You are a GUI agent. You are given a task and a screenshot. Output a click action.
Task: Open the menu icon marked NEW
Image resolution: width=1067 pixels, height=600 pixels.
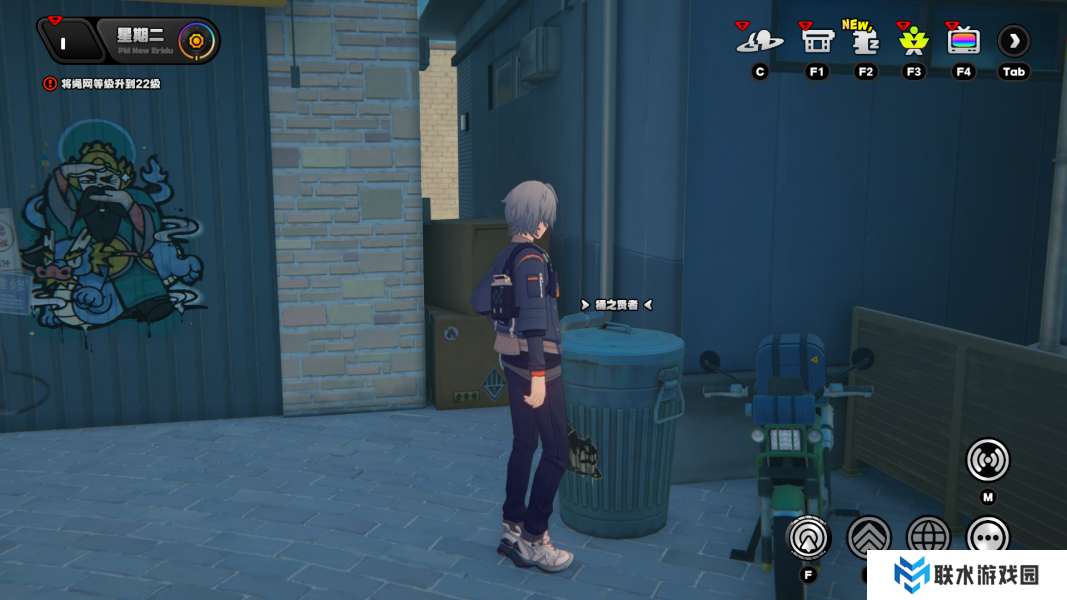(865, 41)
